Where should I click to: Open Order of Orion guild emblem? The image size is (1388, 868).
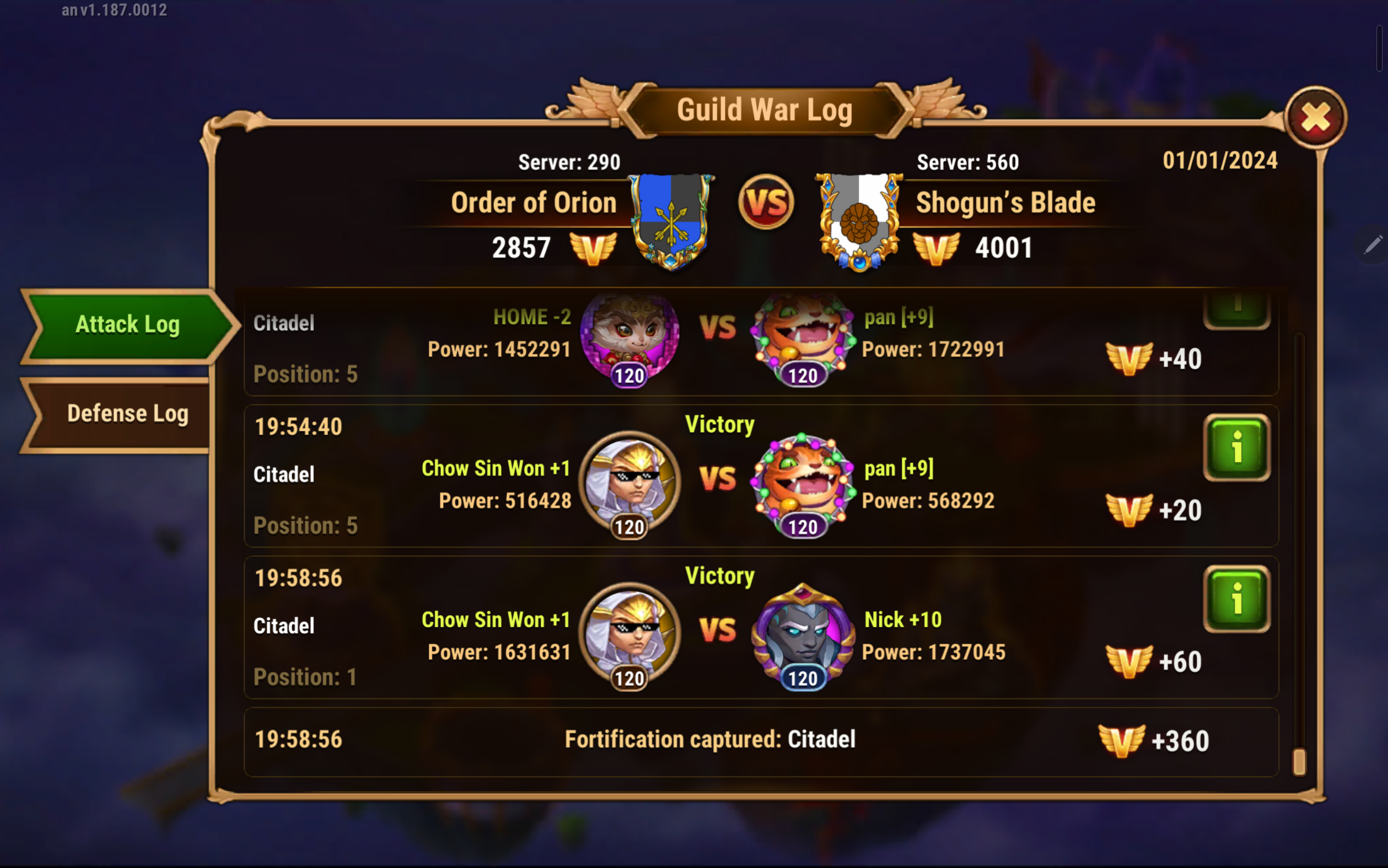(671, 220)
